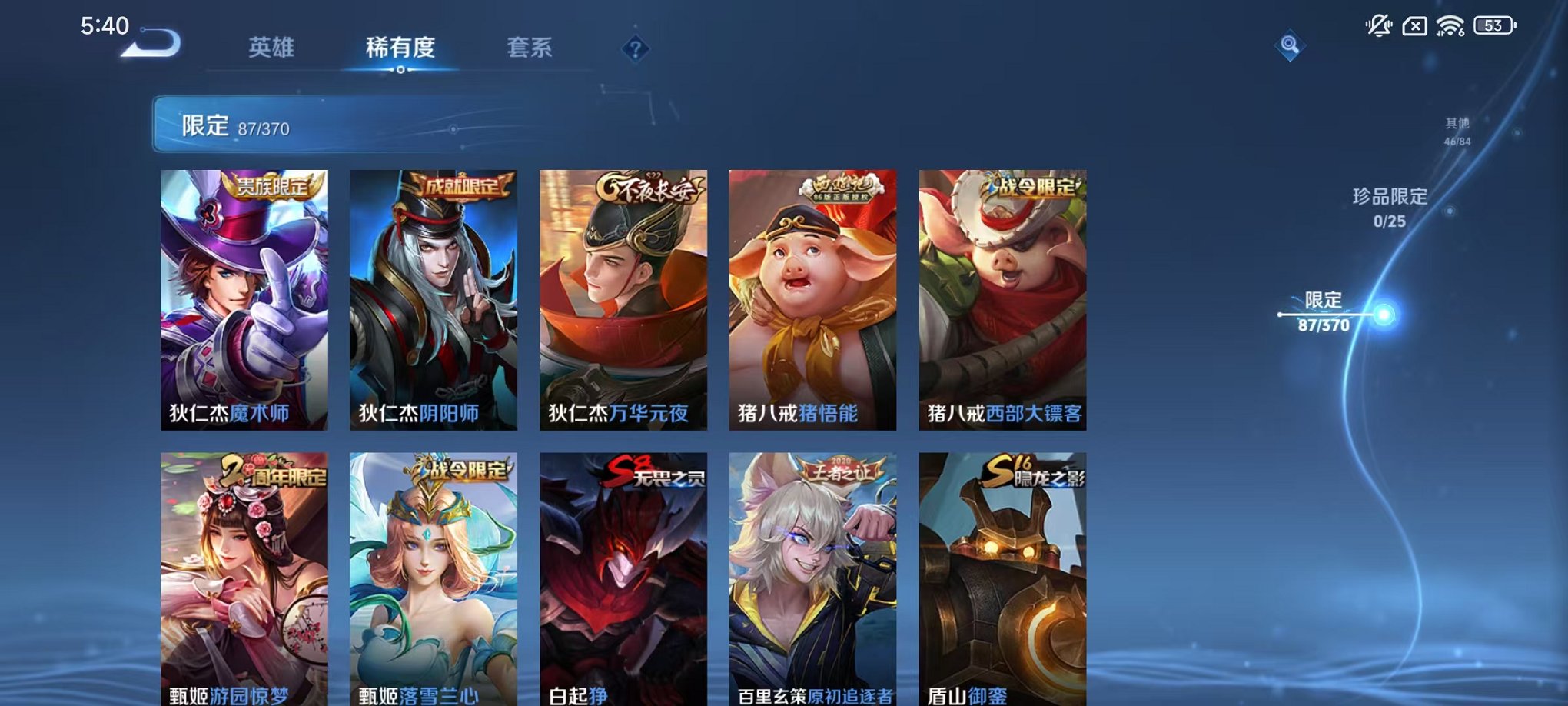Select the 稀有度 tab
The height and width of the screenshot is (706, 1568).
coord(400,48)
